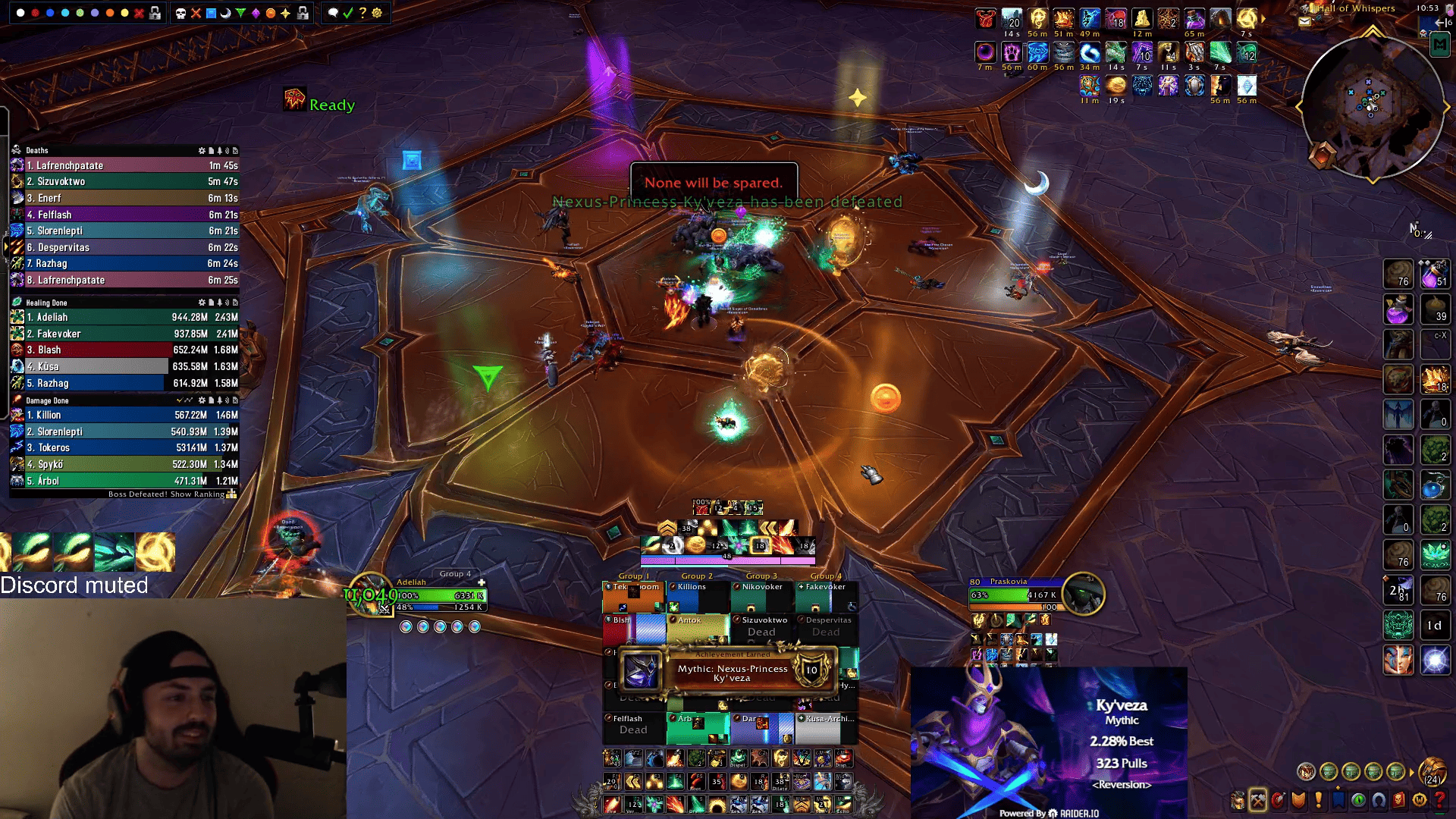Open the green M addon button
This screenshot has width=1456, height=819.
(1439, 45)
